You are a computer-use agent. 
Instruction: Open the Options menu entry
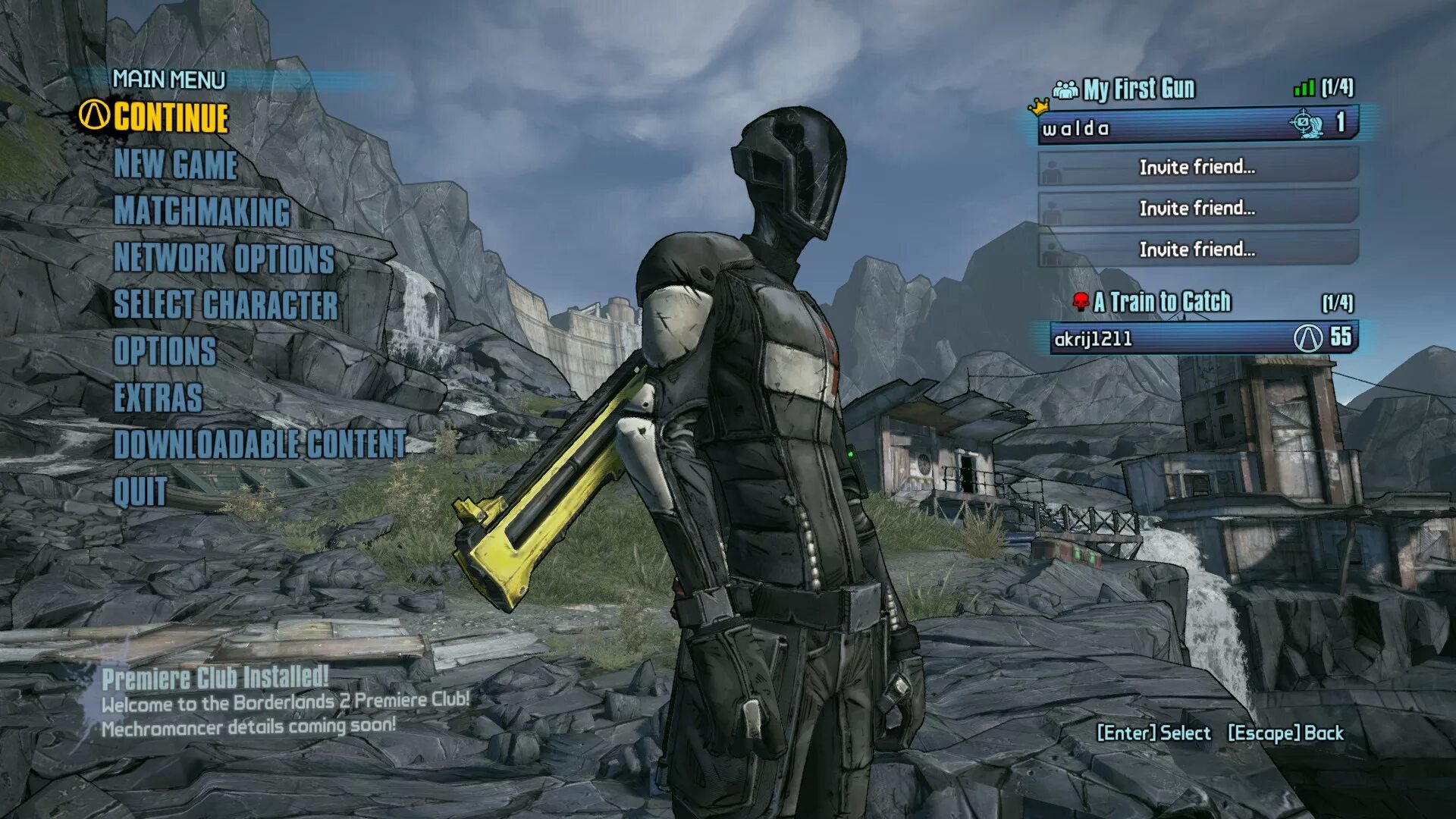(x=165, y=352)
